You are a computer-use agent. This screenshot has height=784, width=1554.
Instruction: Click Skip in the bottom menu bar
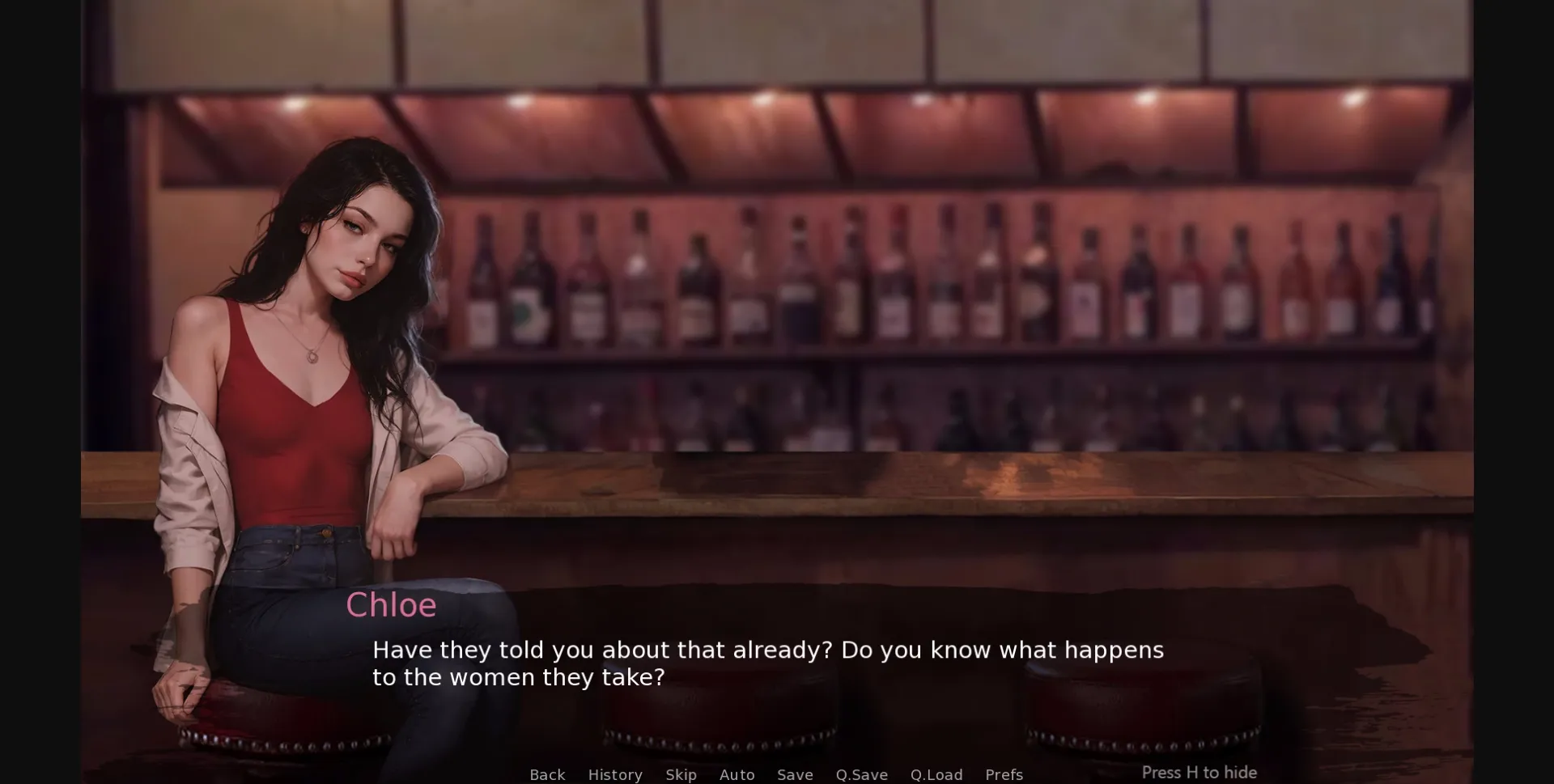tap(681, 774)
